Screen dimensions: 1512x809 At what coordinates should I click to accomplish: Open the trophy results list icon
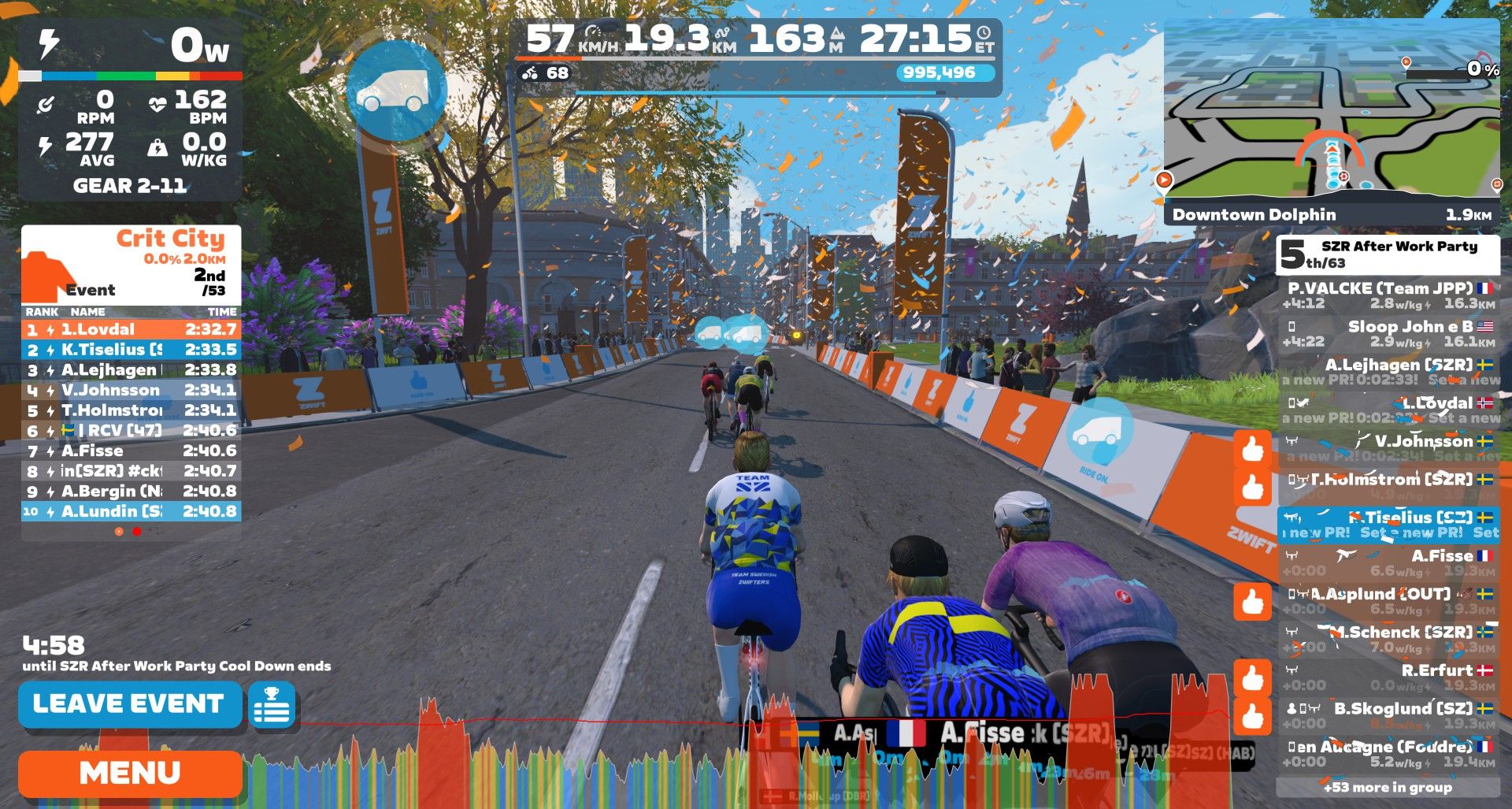pyautogui.click(x=272, y=704)
